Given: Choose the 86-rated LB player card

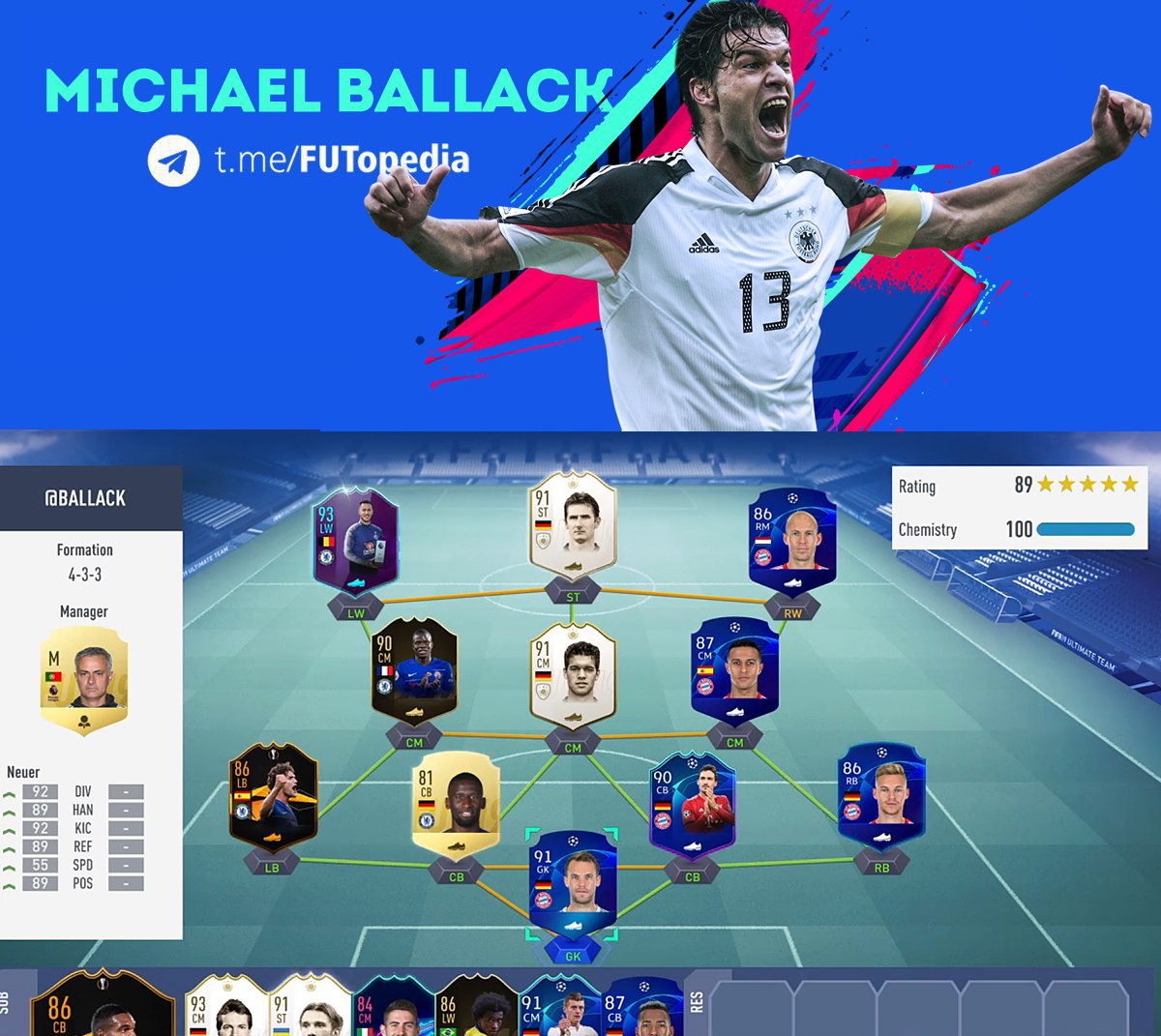Looking at the screenshot, I should pos(273,798).
